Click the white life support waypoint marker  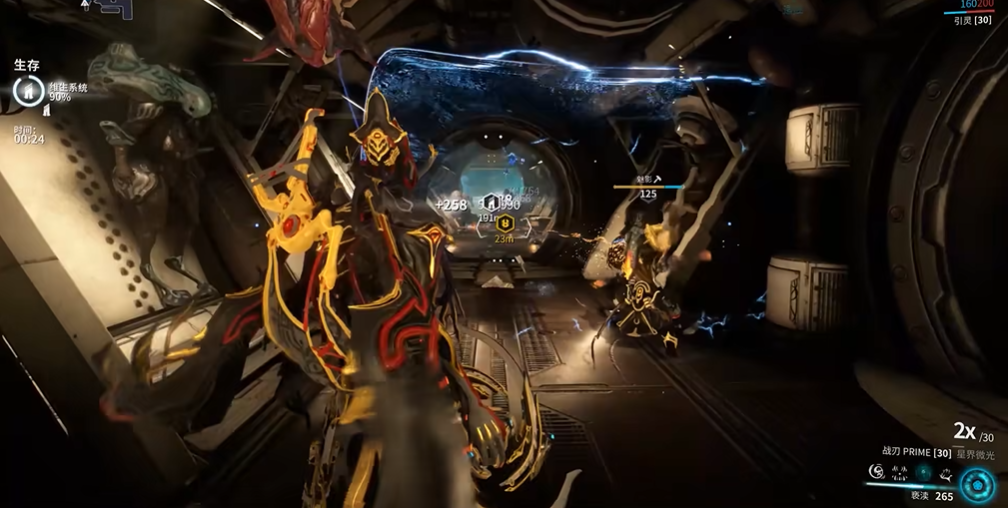coord(492,201)
